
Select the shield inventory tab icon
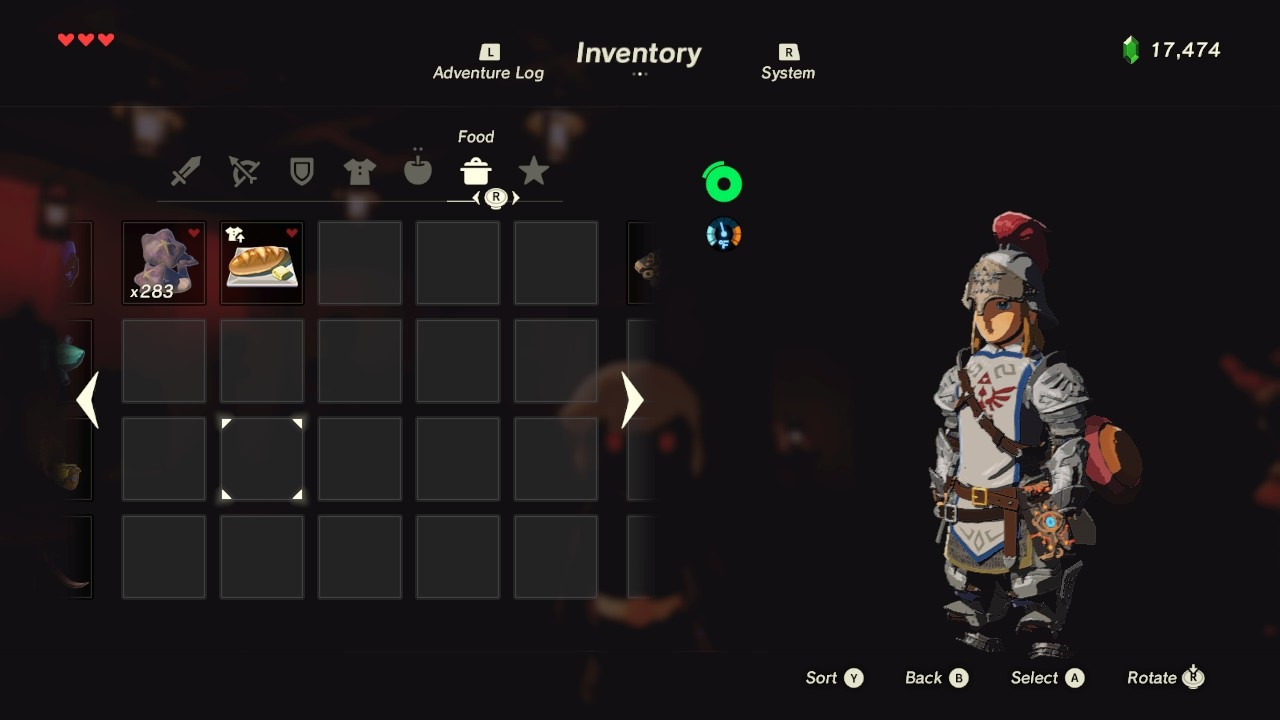[x=301, y=171]
